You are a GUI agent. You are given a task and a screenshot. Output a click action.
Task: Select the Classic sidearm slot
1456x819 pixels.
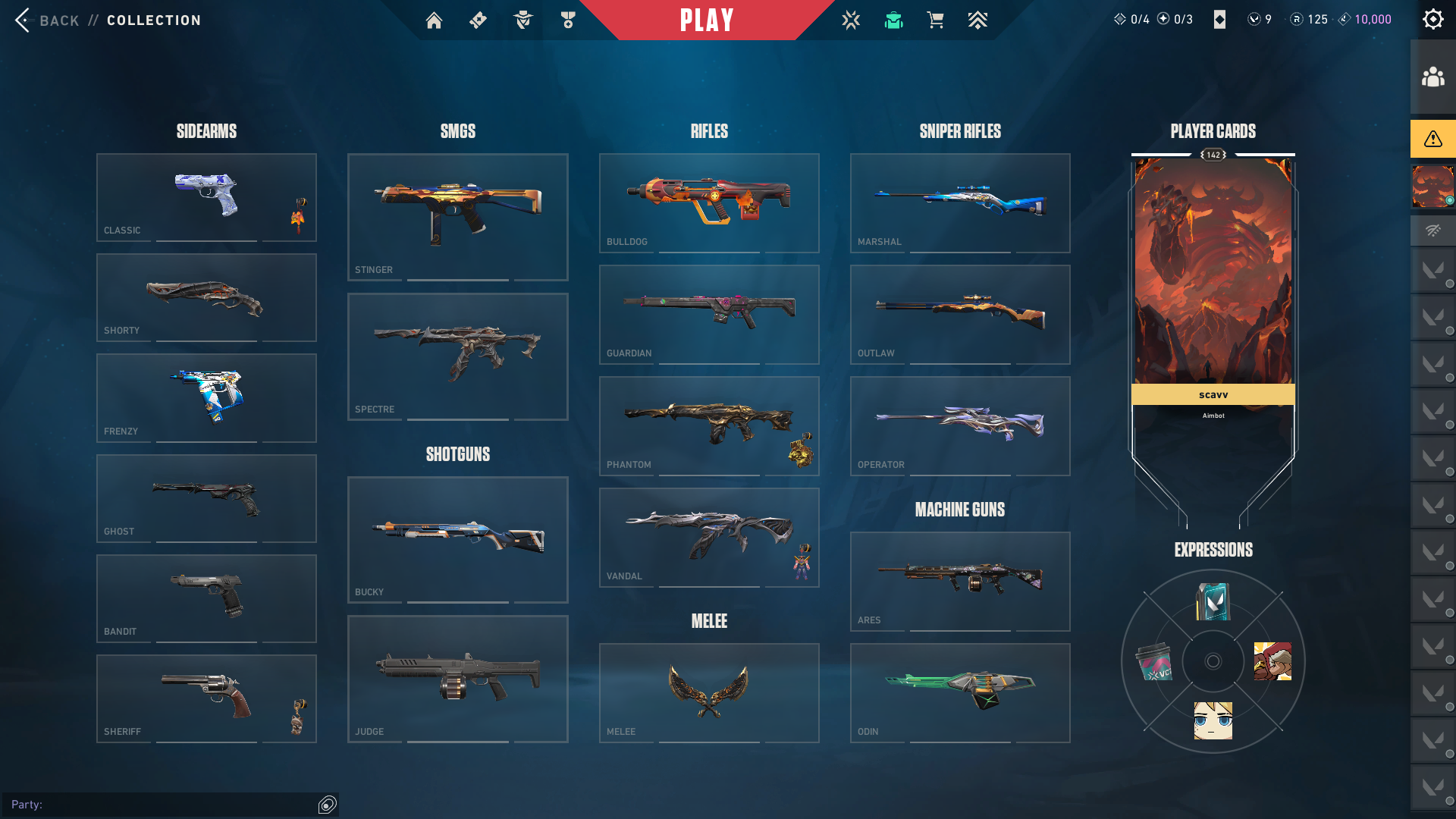(206, 197)
